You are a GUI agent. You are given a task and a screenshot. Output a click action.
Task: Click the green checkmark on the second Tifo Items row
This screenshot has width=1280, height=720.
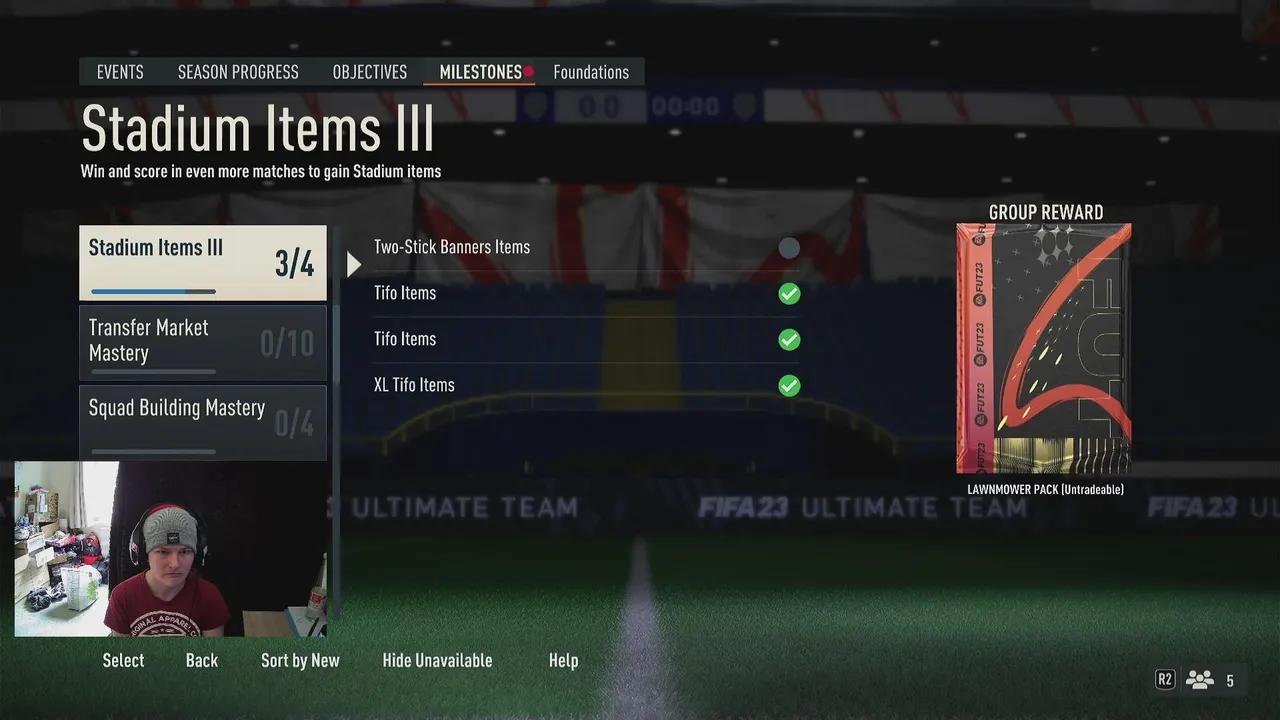(789, 339)
